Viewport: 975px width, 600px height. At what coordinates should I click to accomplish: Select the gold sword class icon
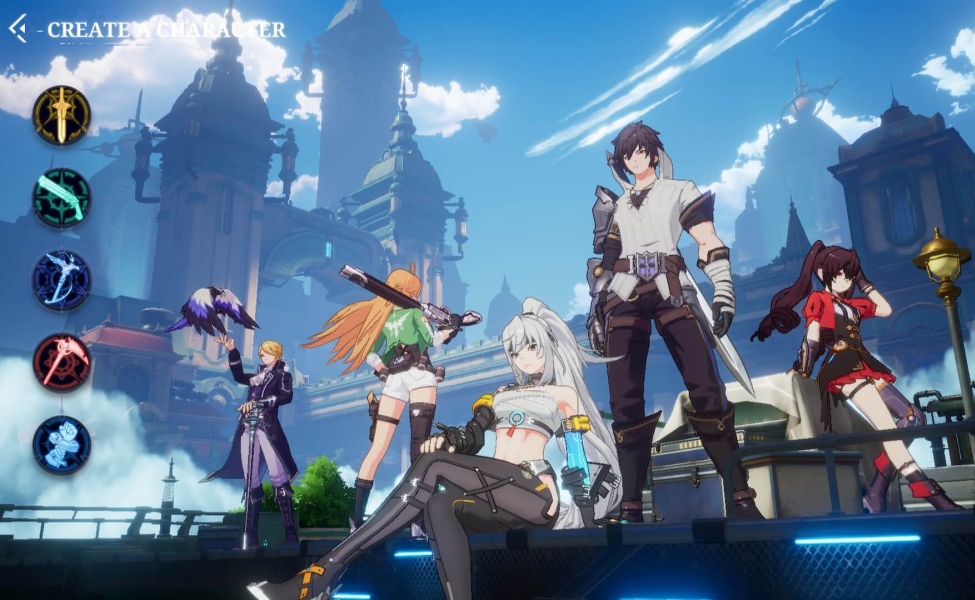[62, 115]
